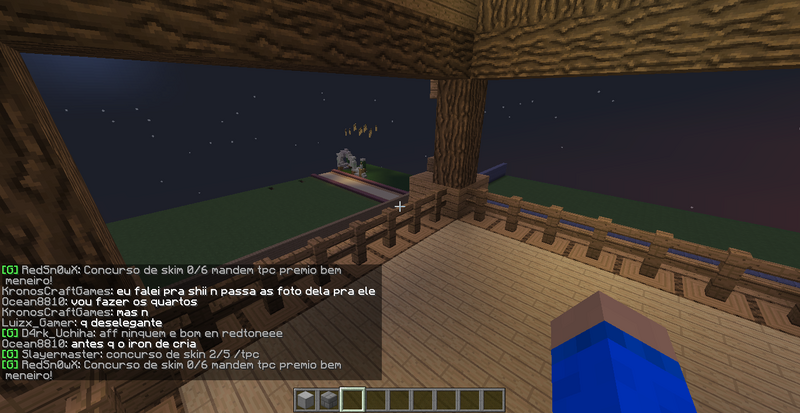Select the stone bricks hotbar slot
Screen dimensions: 800x413
(x=329, y=401)
